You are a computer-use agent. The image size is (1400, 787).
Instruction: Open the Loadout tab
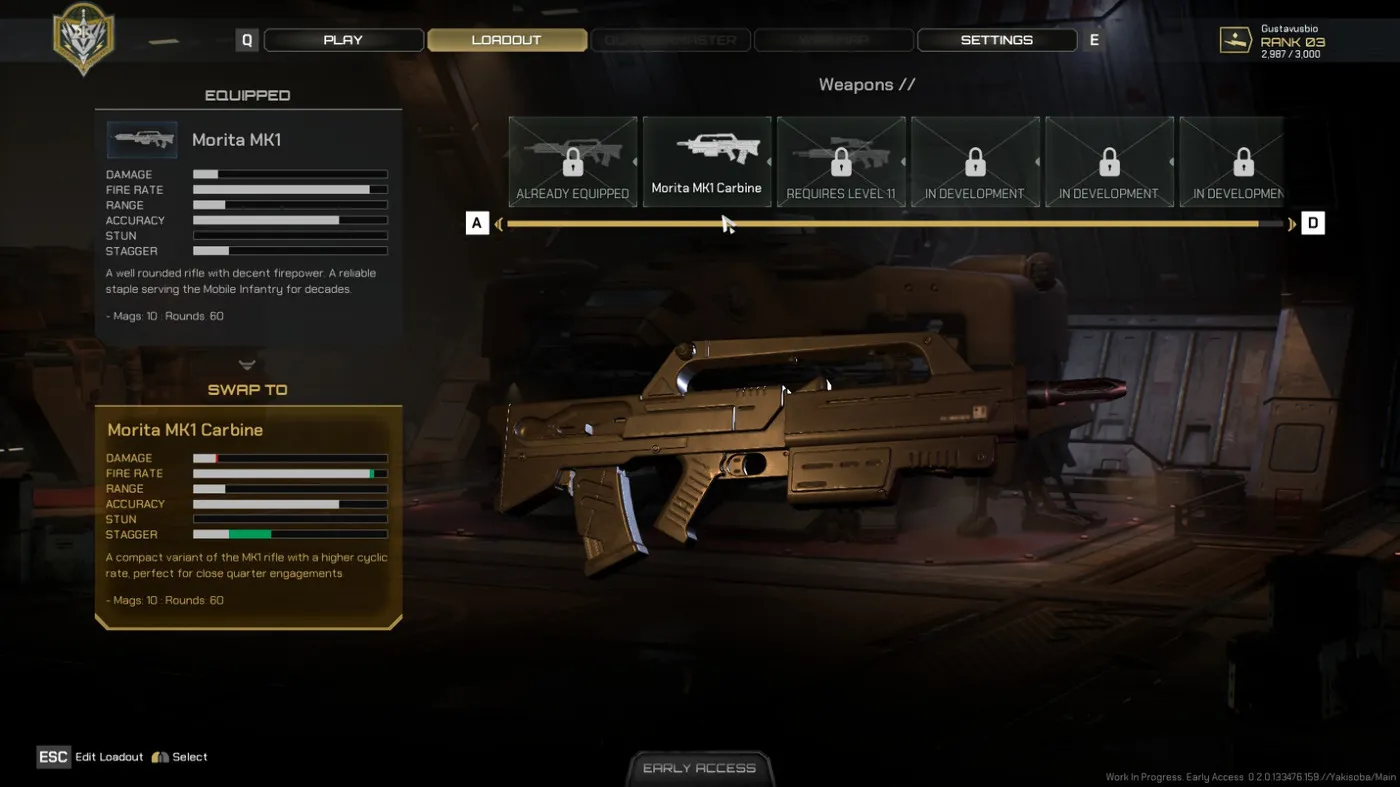(506, 40)
